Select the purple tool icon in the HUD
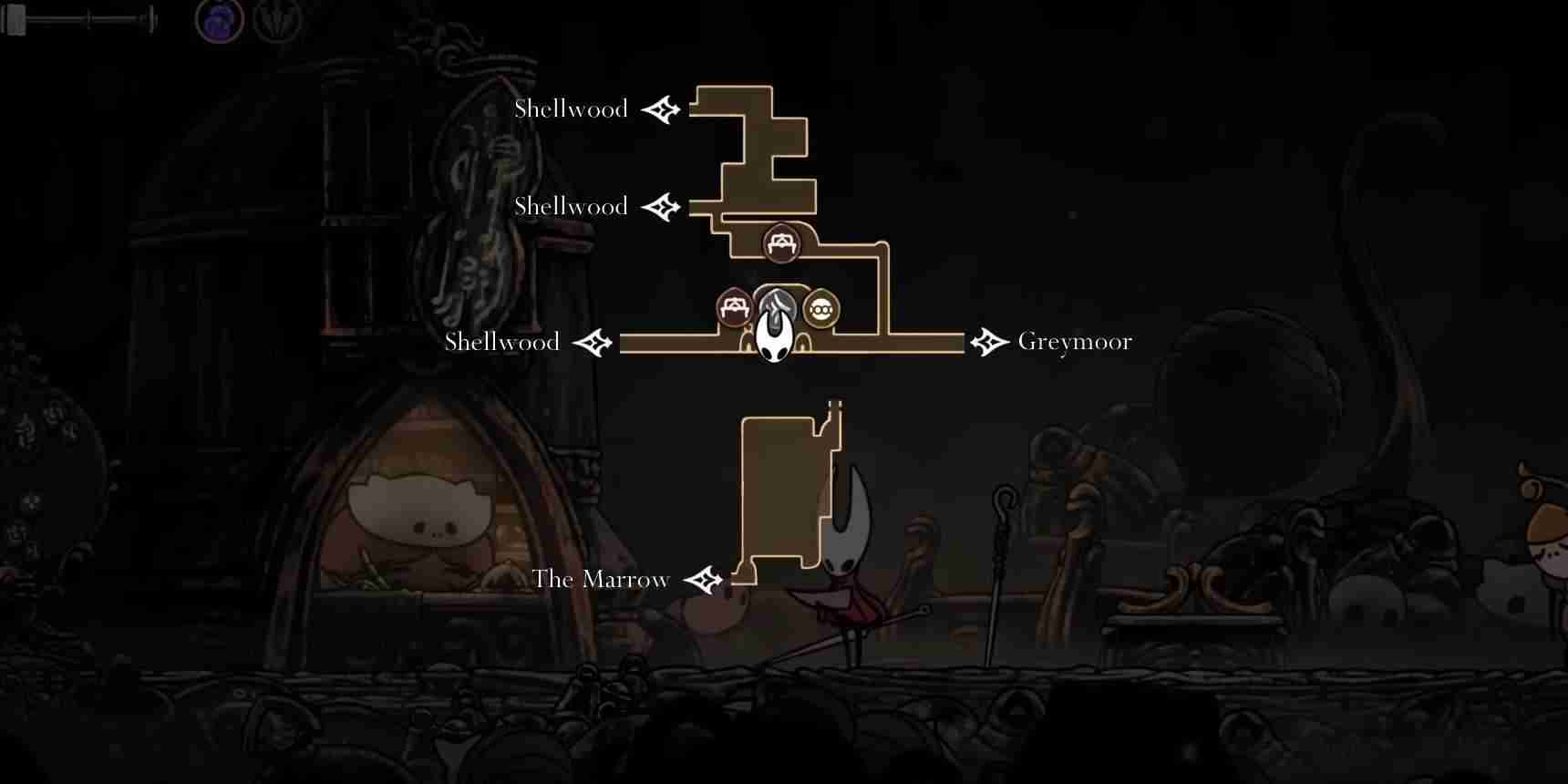The image size is (1568, 784). [220, 20]
